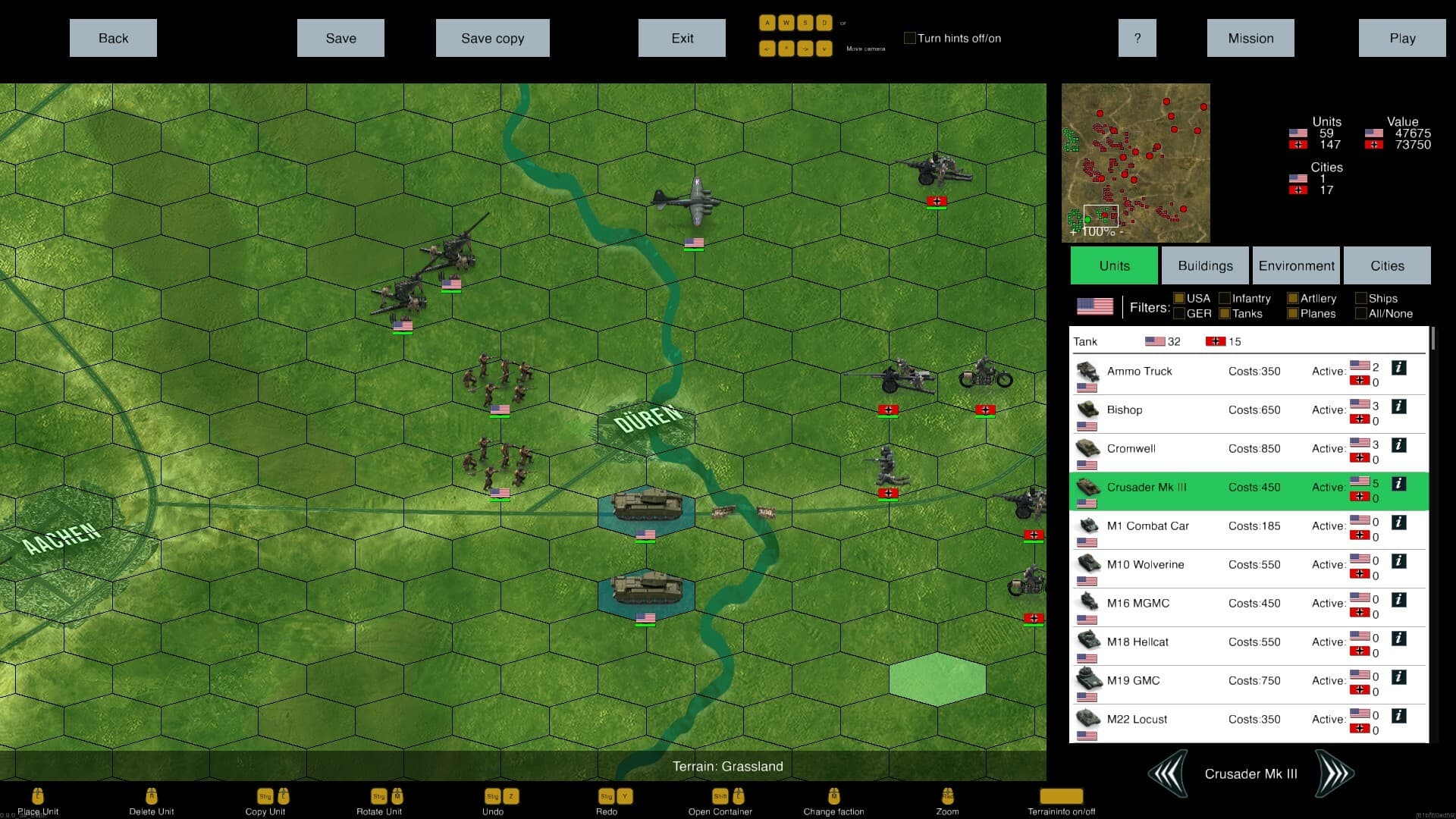Expand the Tank category header

click(1084, 341)
